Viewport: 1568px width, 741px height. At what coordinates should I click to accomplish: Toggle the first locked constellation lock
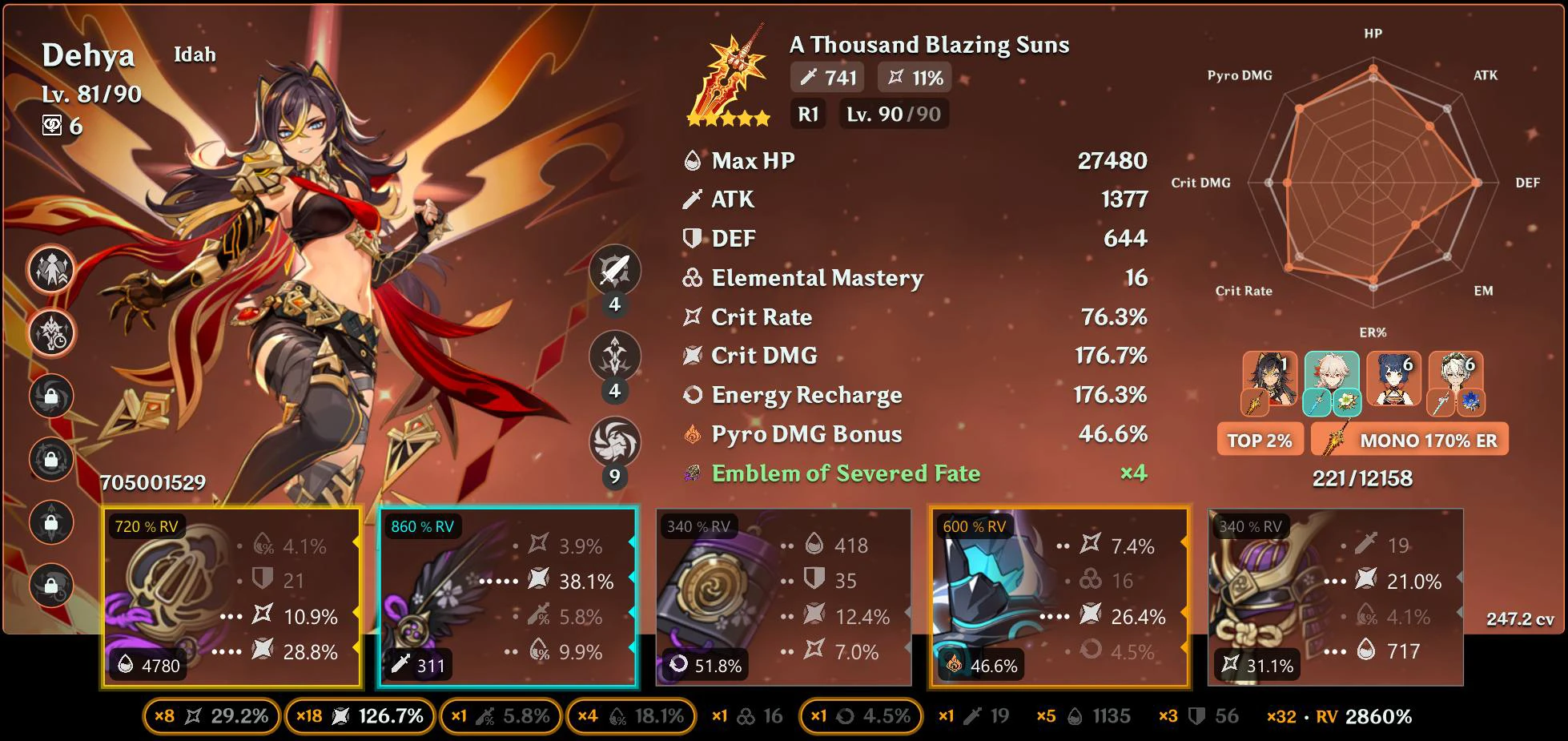(x=50, y=396)
